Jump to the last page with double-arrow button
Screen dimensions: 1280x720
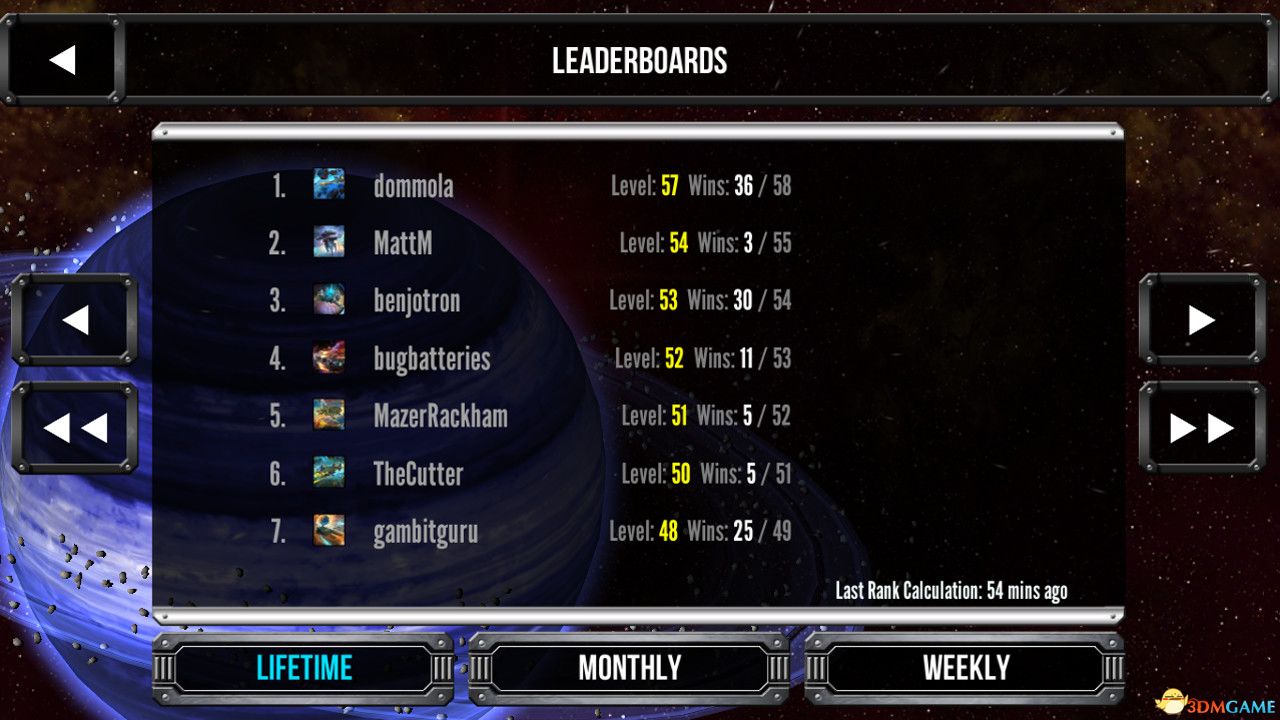point(1202,428)
